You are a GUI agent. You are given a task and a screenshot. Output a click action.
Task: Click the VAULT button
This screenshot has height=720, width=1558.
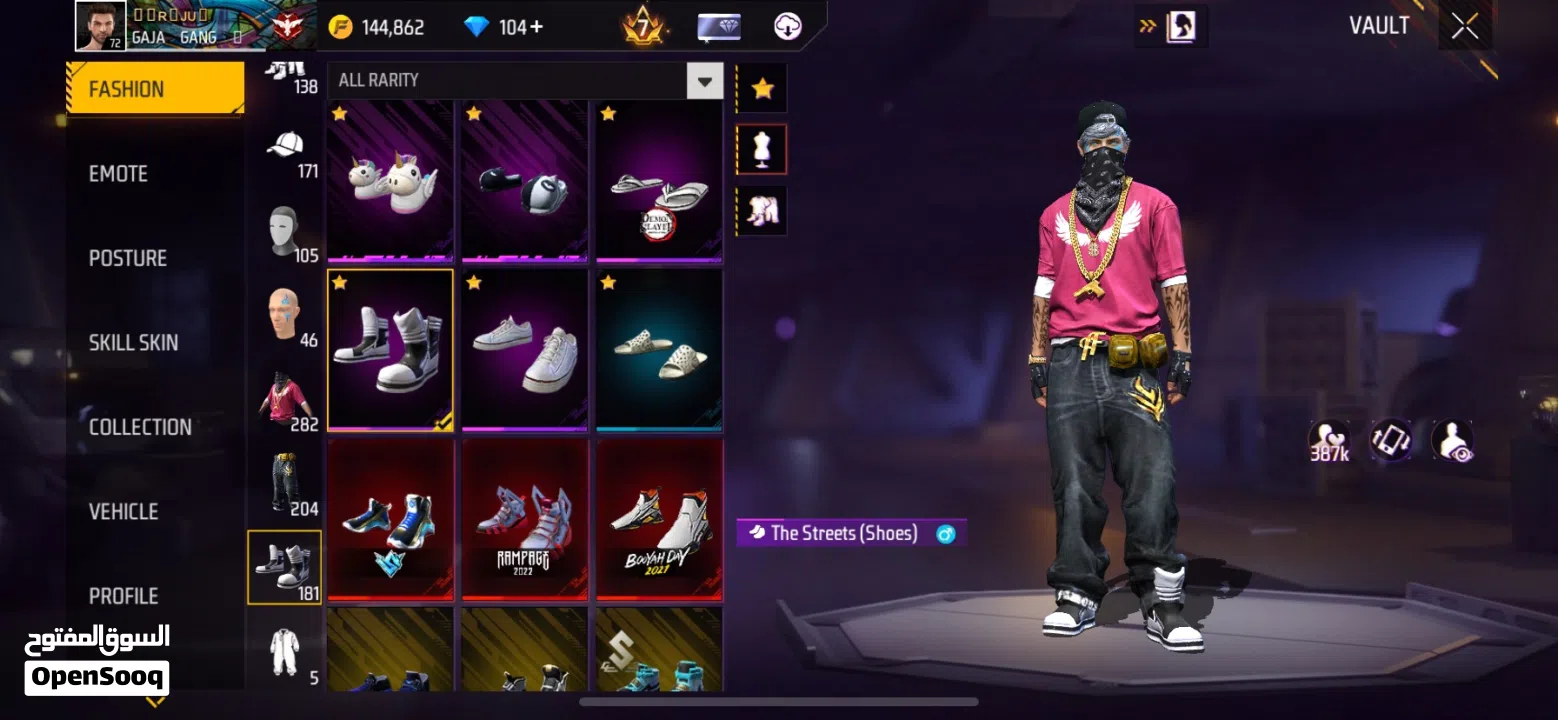coord(1379,25)
